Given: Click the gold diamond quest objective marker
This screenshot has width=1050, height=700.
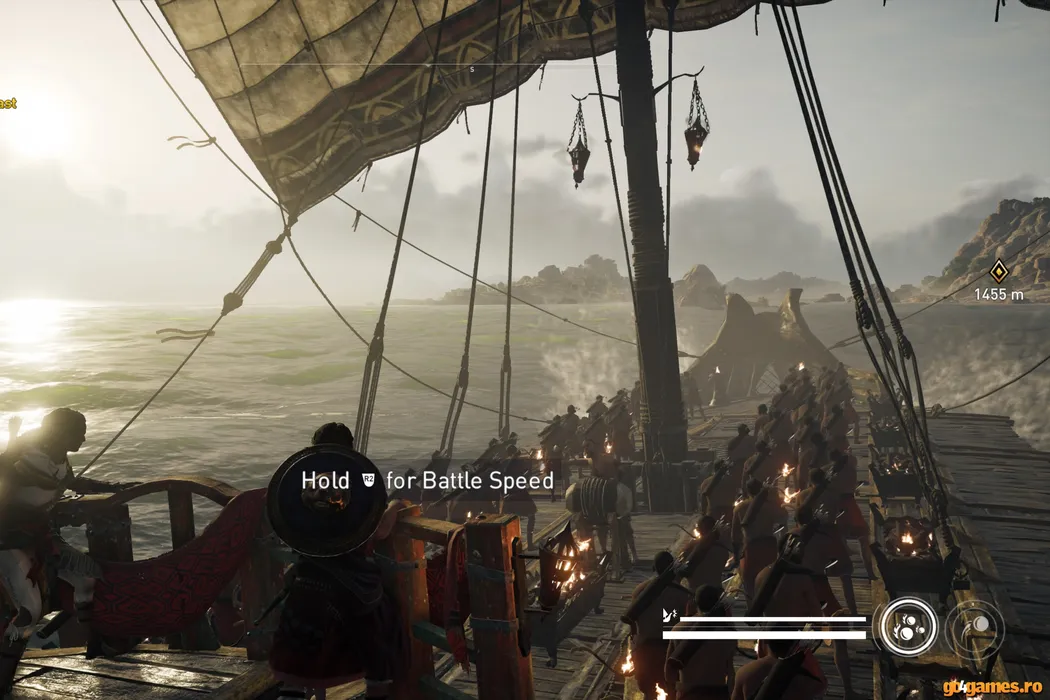Looking at the screenshot, I should [998, 270].
